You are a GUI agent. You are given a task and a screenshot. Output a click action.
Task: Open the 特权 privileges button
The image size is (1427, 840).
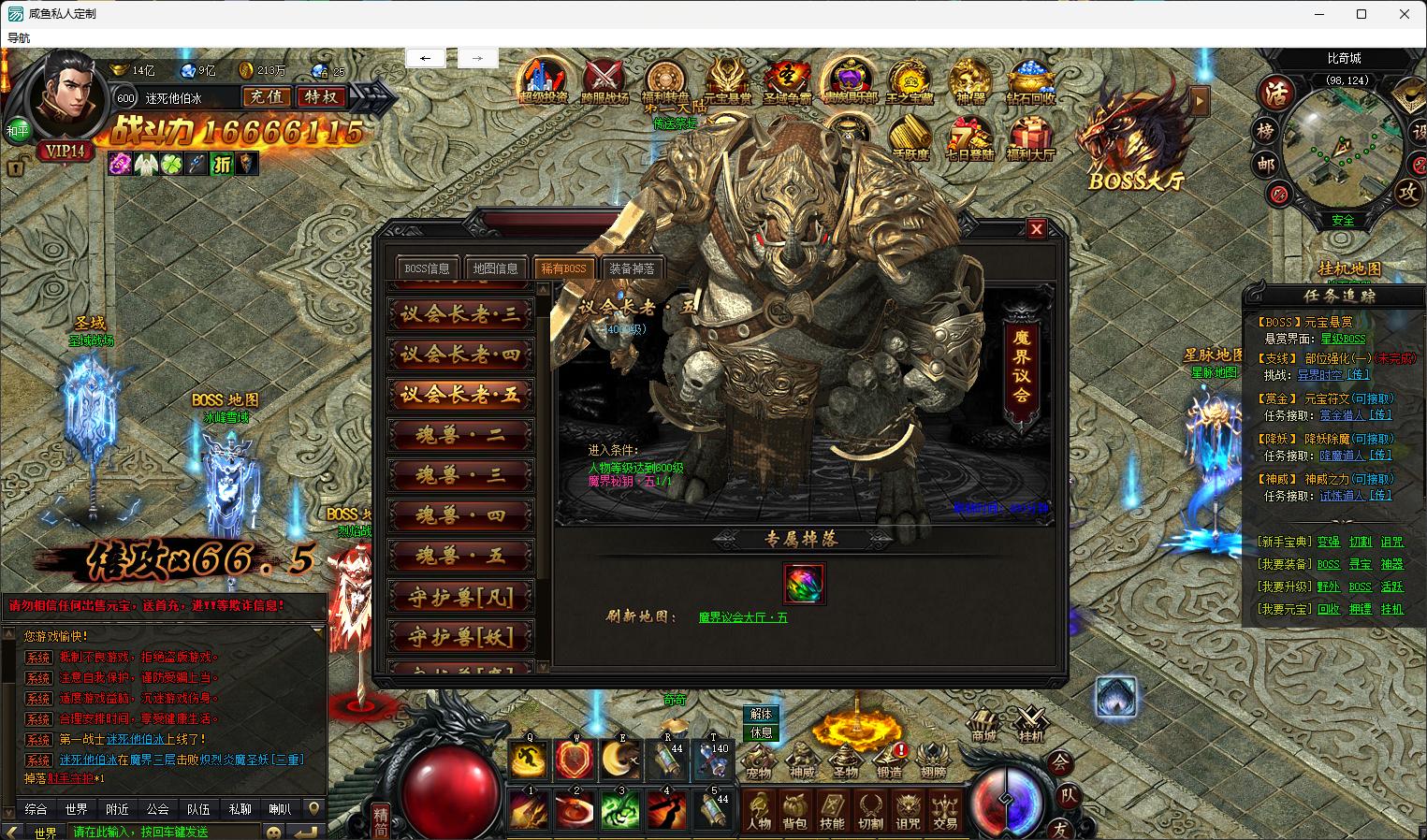tap(321, 96)
